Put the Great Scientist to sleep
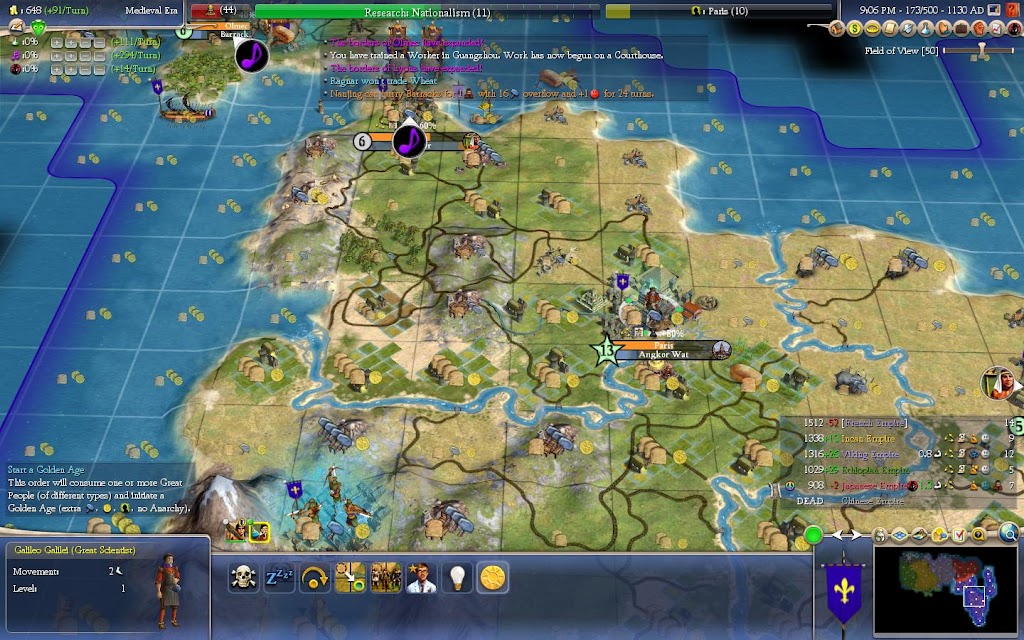 tap(280, 577)
